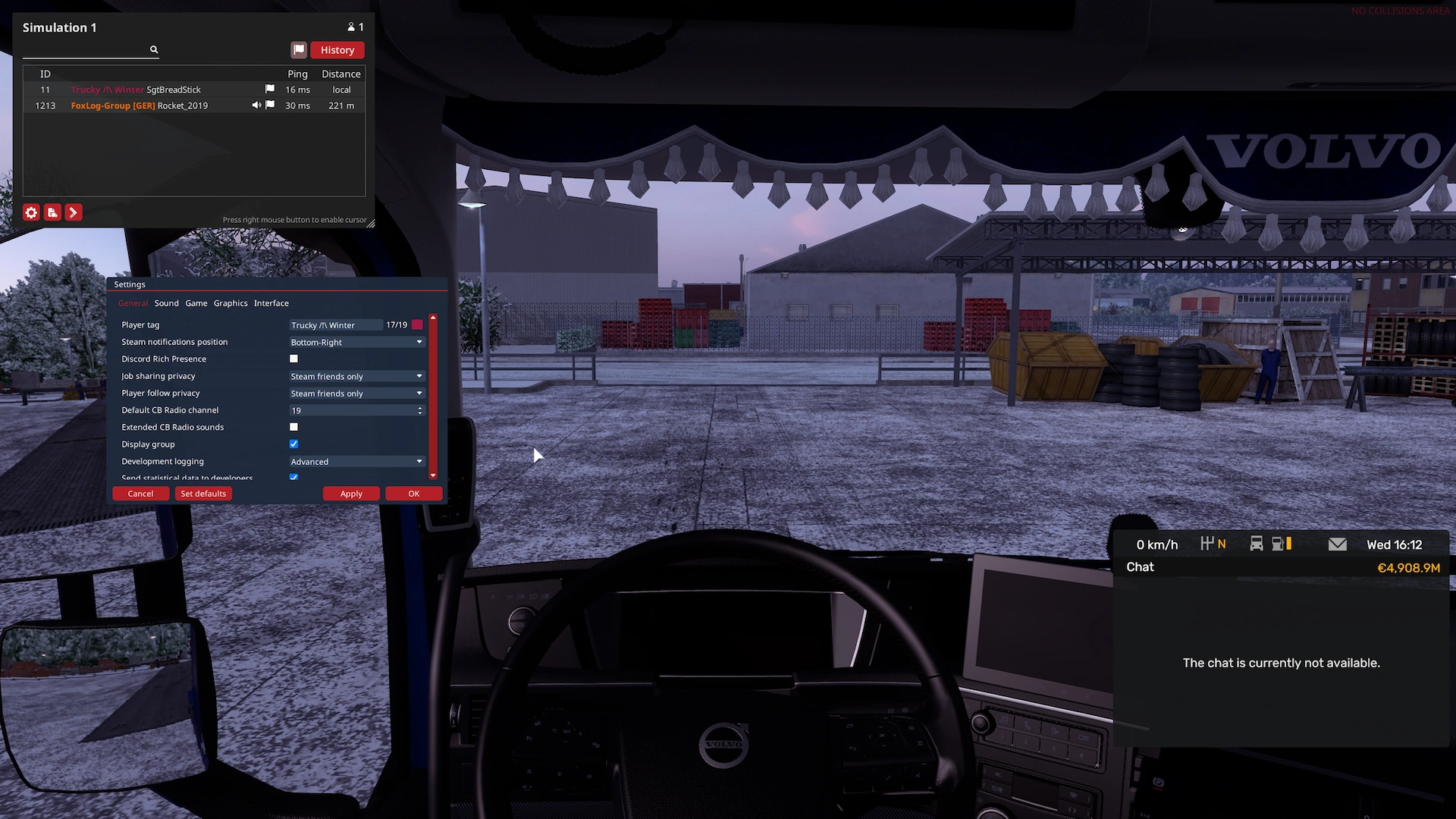Open the Development logging dropdown
Image resolution: width=1456 pixels, height=819 pixels.
[x=356, y=462]
